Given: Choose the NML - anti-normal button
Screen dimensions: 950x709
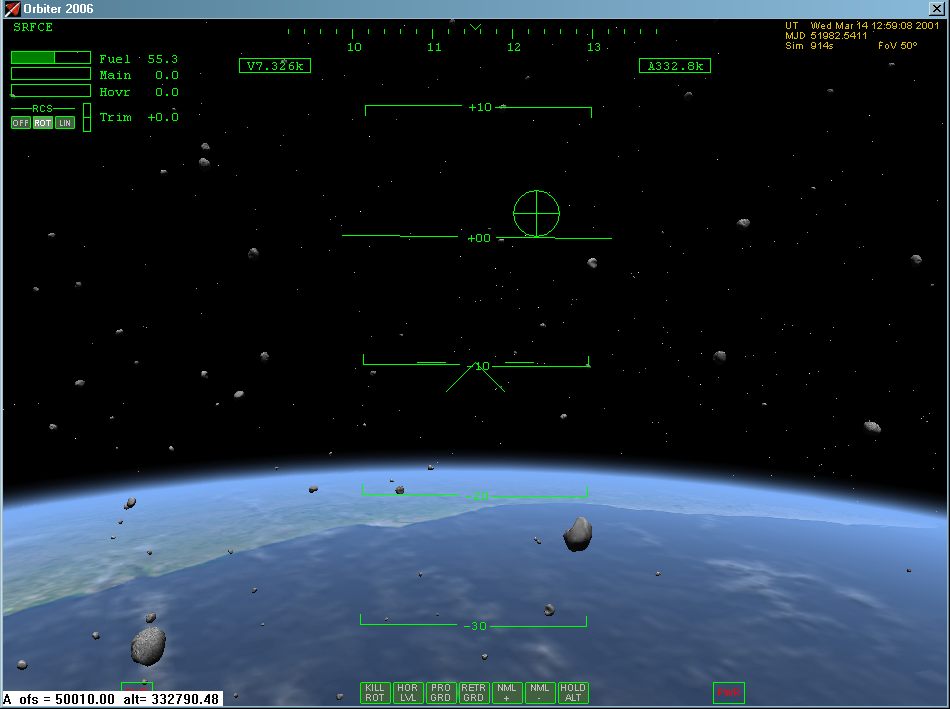Looking at the screenshot, I should [x=540, y=692].
